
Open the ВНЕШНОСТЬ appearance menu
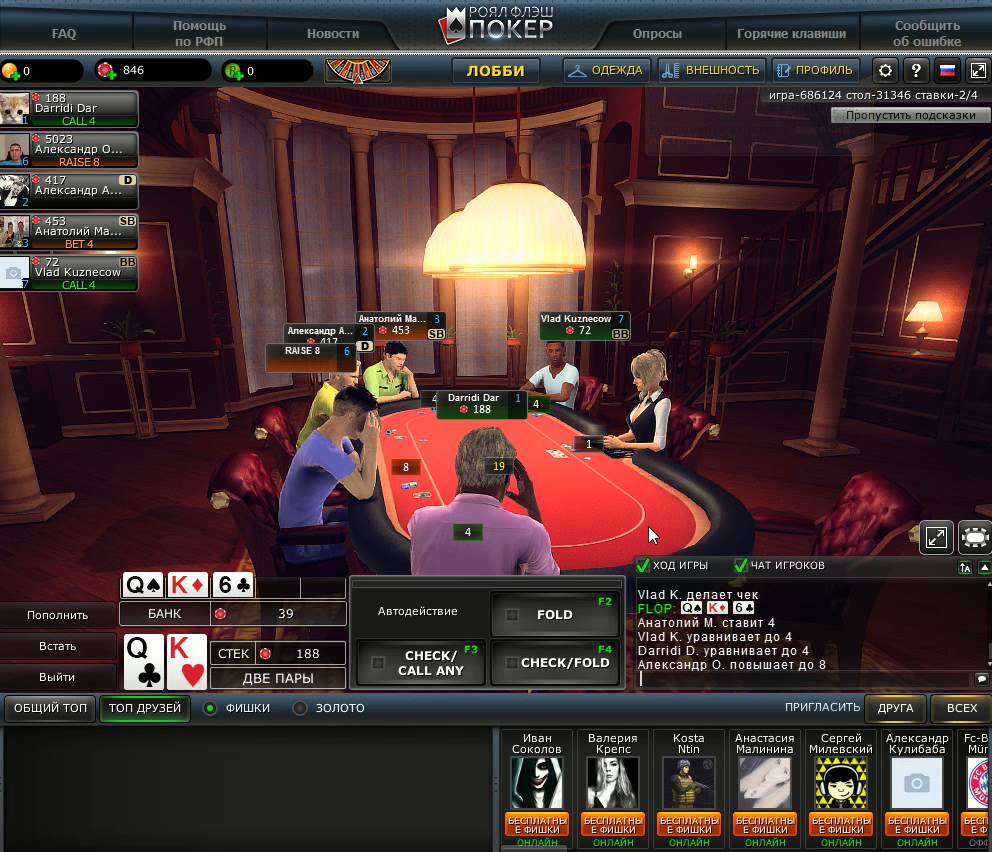coord(711,71)
